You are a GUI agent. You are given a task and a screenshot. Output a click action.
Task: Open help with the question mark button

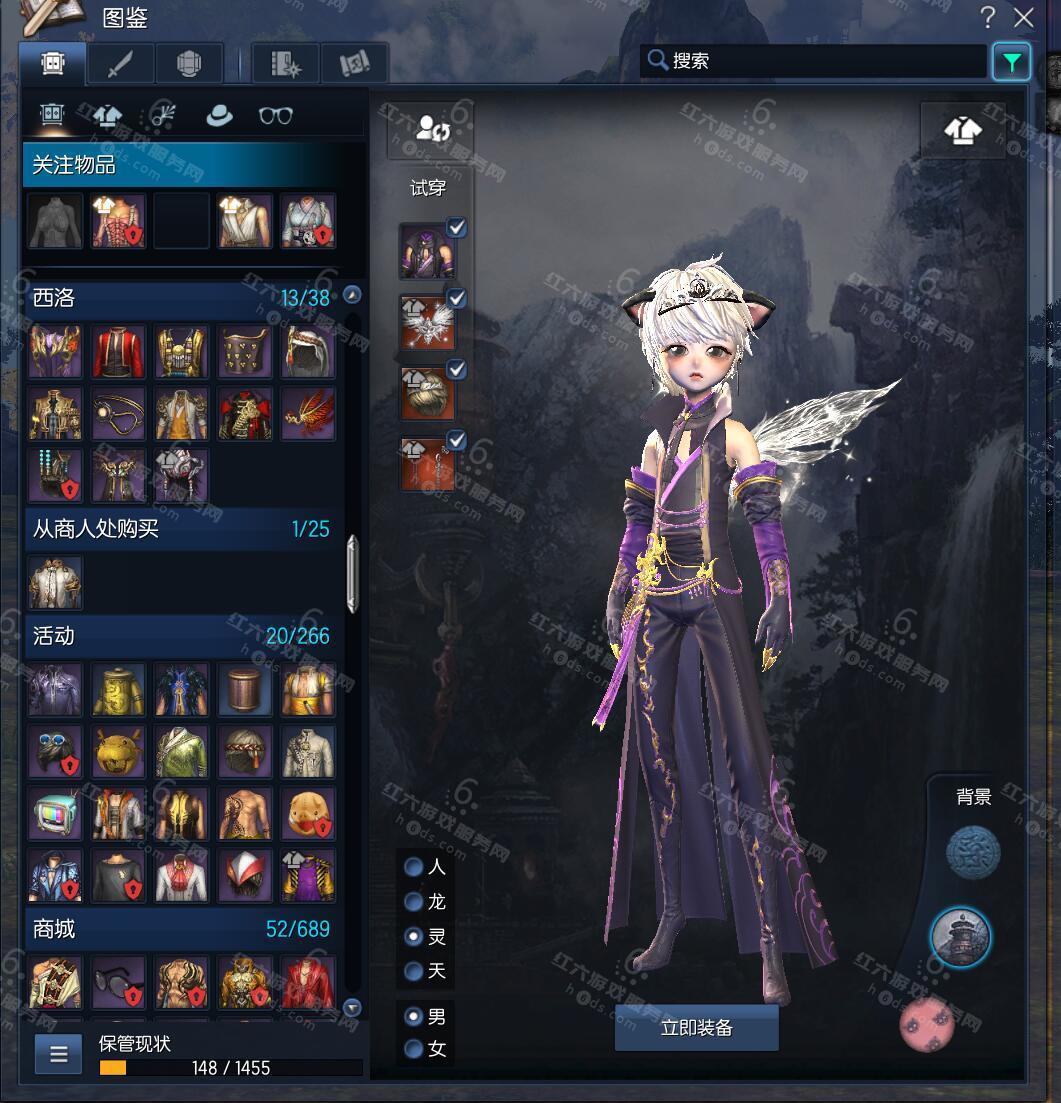pos(988,17)
